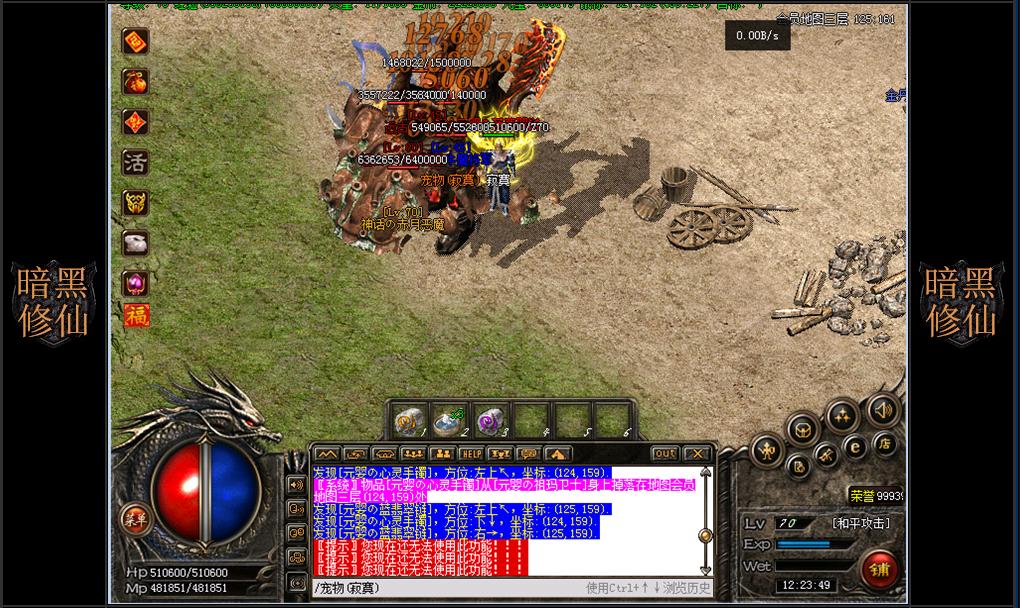Image resolution: width=1020 pixels, height=608 pixels.
Task: Click the round 'e' button
Action: (854, 447)
